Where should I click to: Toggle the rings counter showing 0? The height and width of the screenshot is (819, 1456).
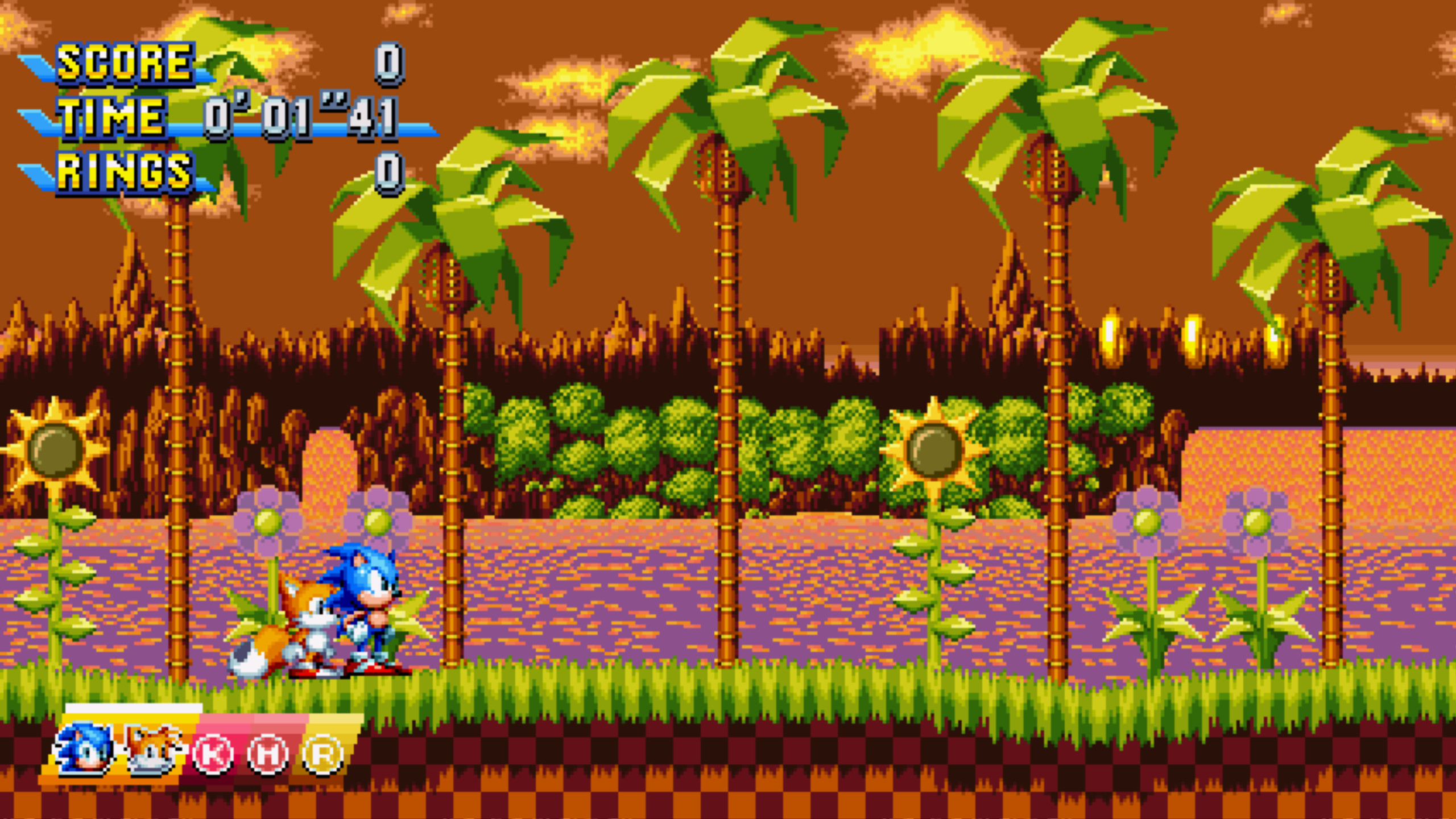tap(390, 171)
